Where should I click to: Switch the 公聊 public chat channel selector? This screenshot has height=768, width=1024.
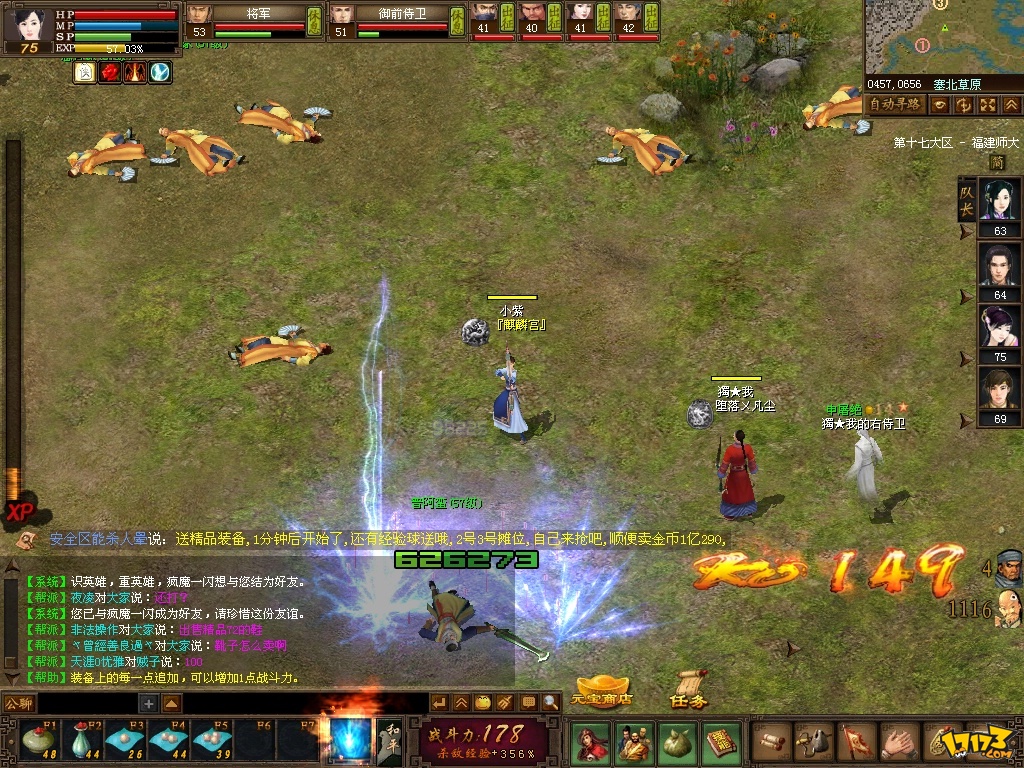point(18,703)
